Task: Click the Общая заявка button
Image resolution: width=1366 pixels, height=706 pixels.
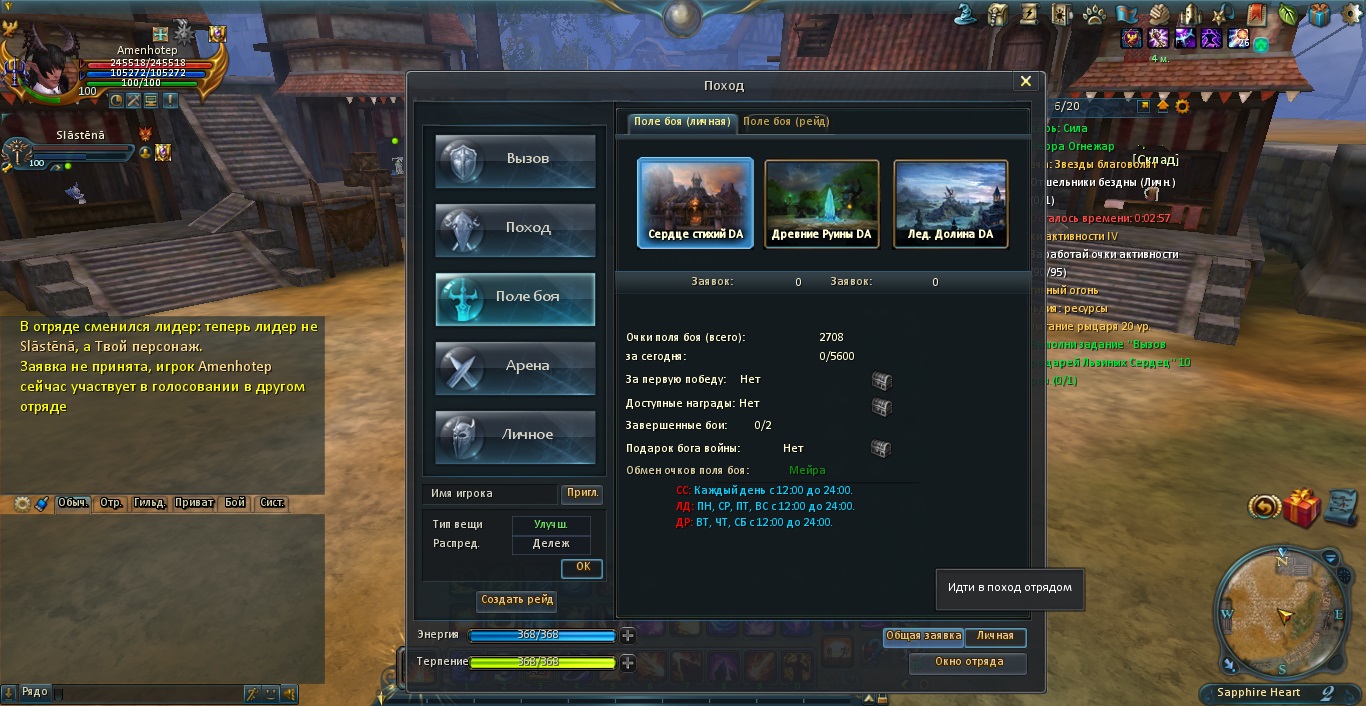Action: 922,636
